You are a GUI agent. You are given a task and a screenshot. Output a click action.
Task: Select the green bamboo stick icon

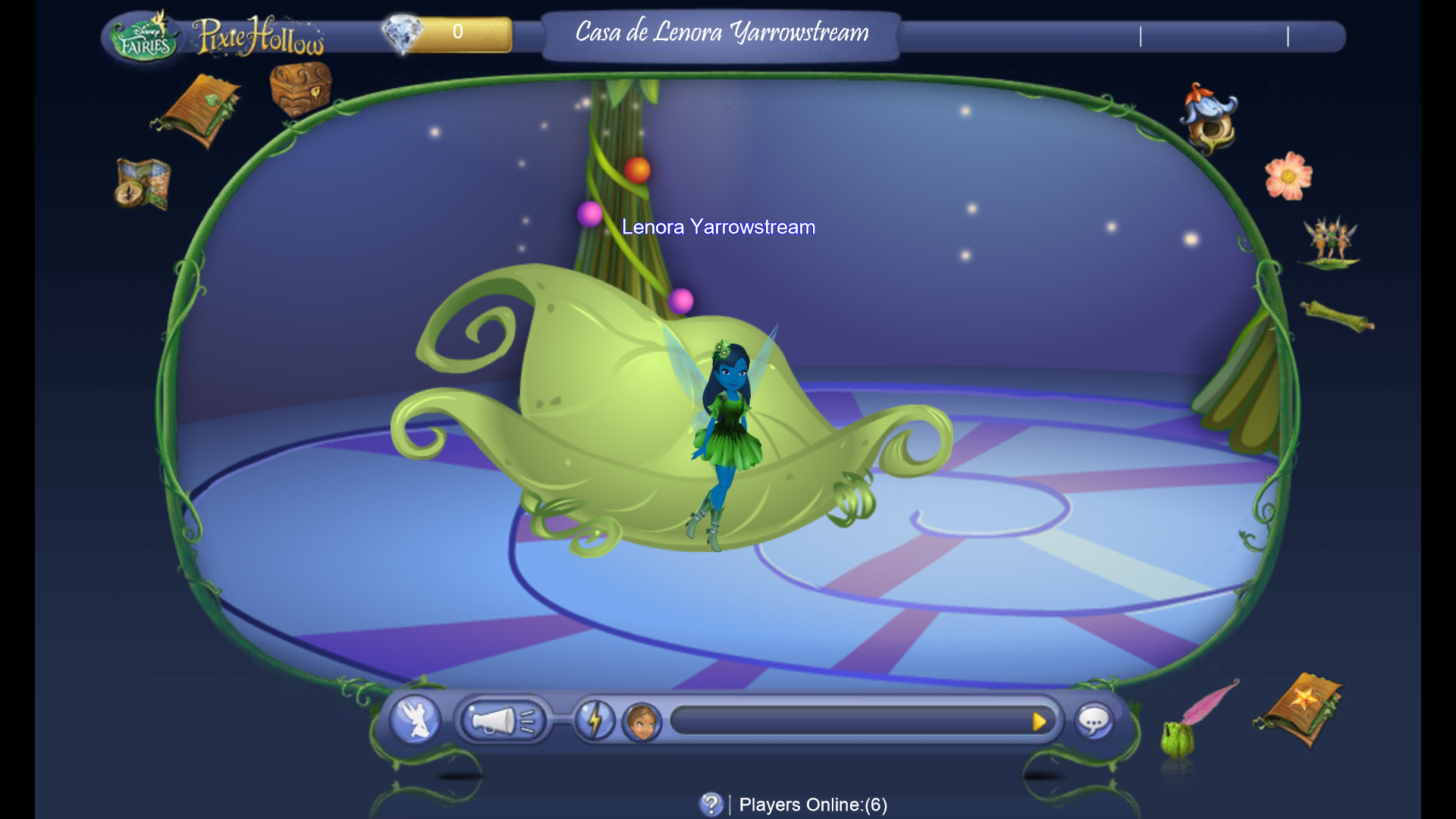tap(1337, 316)
